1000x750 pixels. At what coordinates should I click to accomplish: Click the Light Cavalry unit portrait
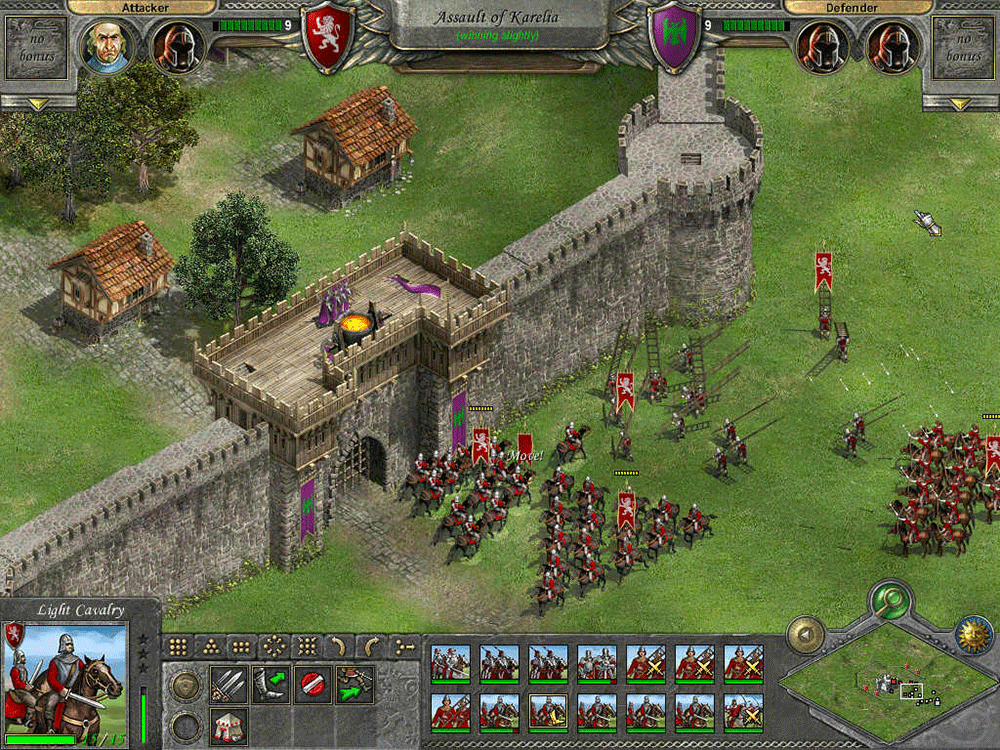click(65, 678)
